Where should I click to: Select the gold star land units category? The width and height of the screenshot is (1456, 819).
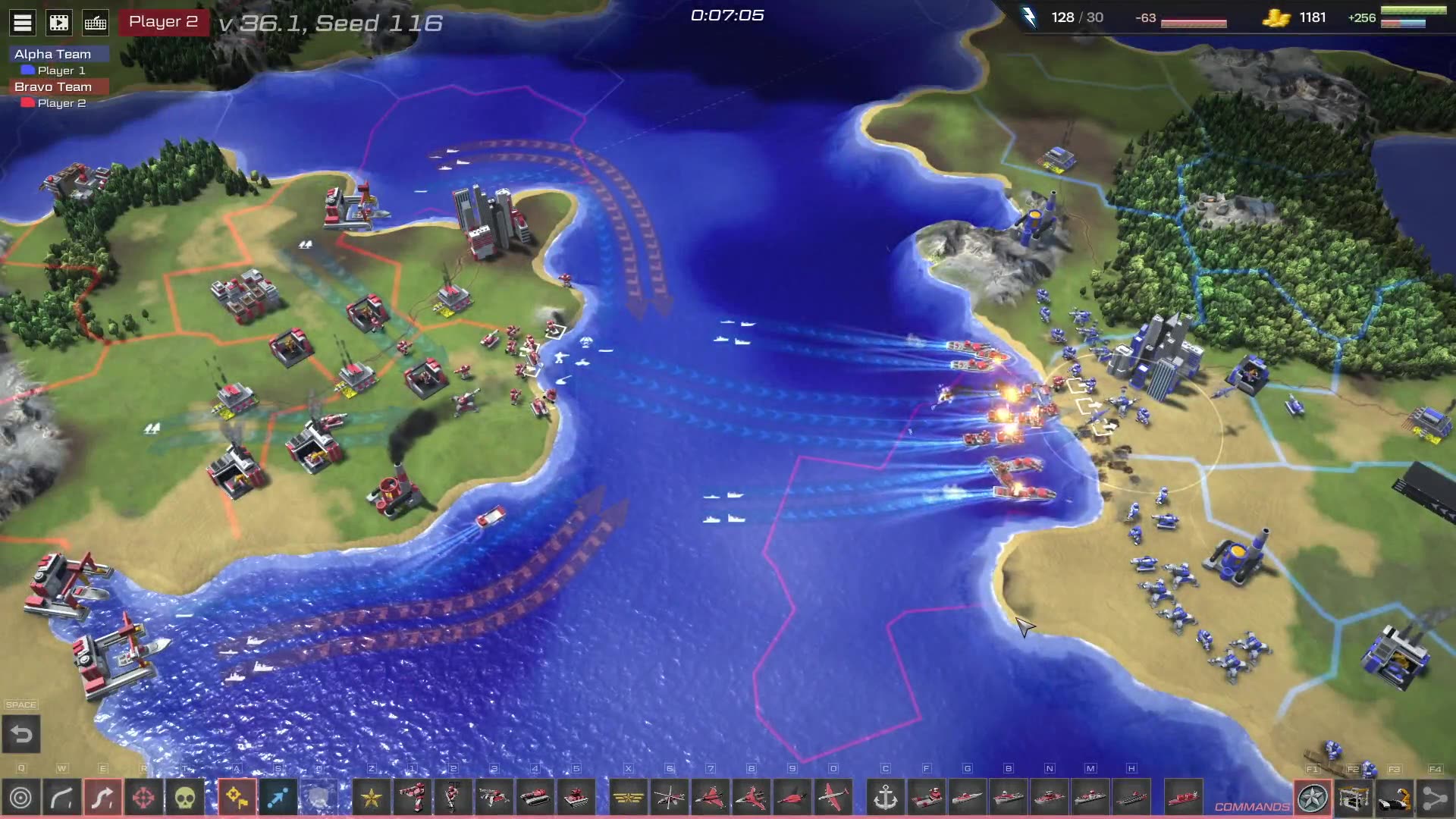click(x=372, y=798)
